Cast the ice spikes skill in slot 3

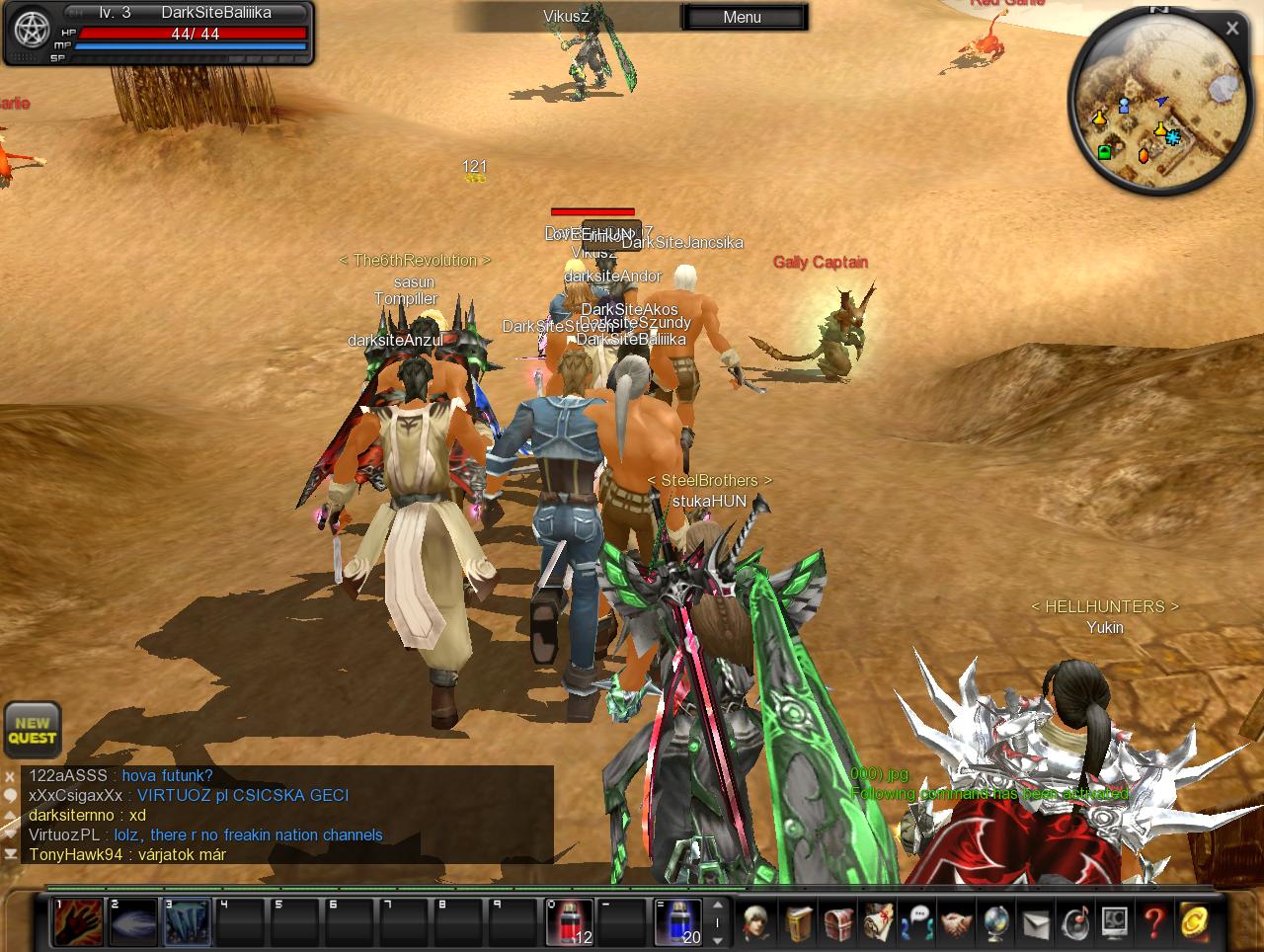[x=187, y=922]
